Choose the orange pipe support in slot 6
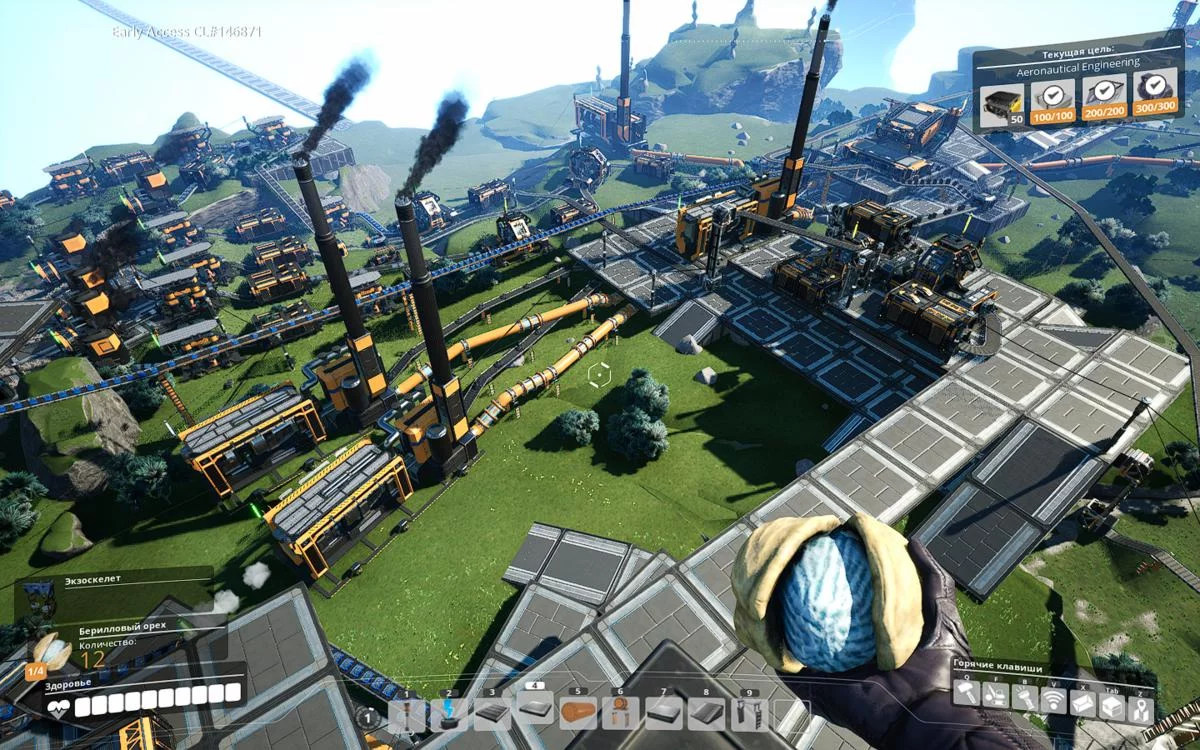Image resolution: width=1200 pixels, height=750 pixels. click(x=620, y=714)
